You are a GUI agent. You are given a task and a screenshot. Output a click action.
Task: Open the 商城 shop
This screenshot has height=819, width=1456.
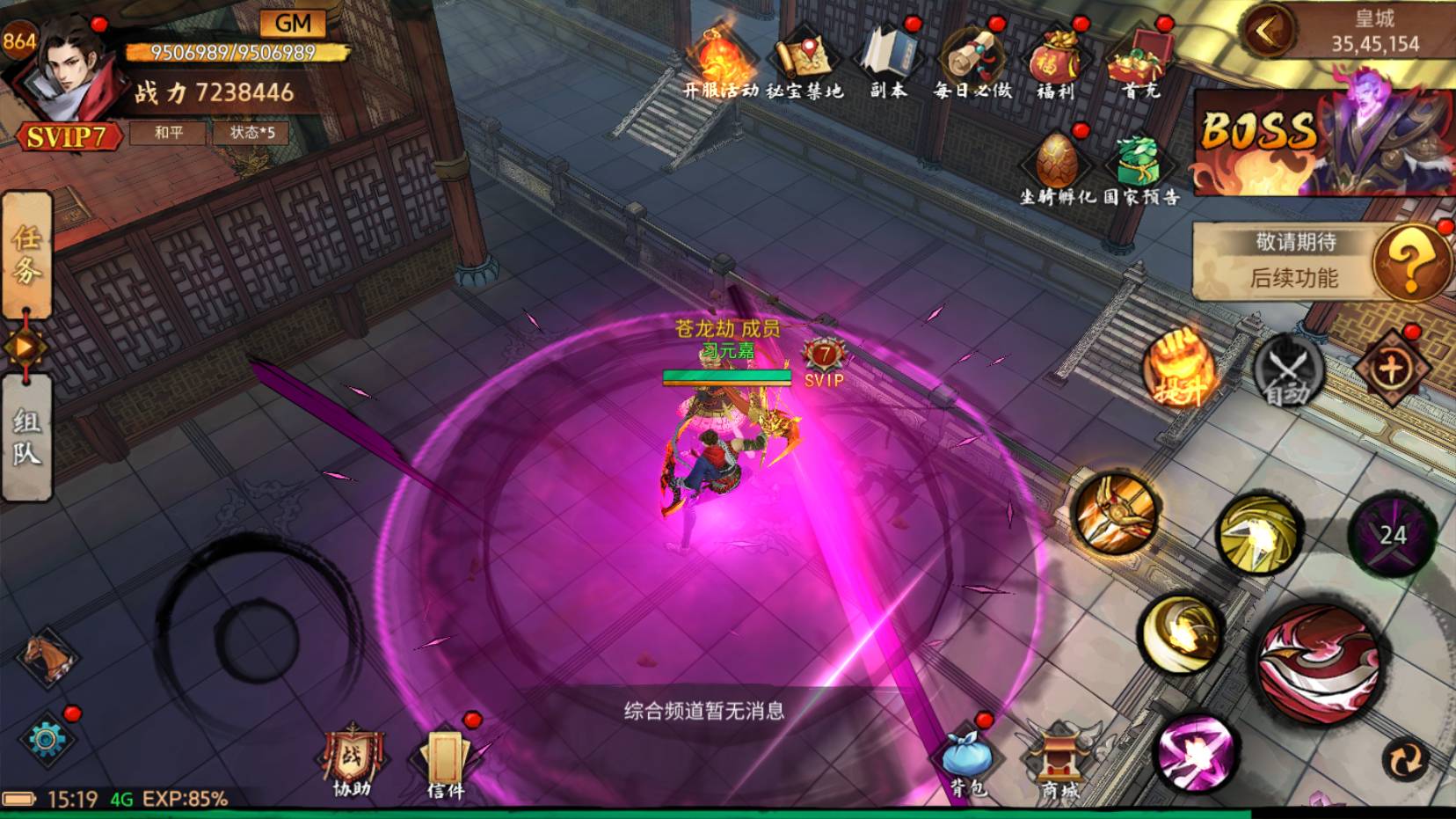(1059, 762)
